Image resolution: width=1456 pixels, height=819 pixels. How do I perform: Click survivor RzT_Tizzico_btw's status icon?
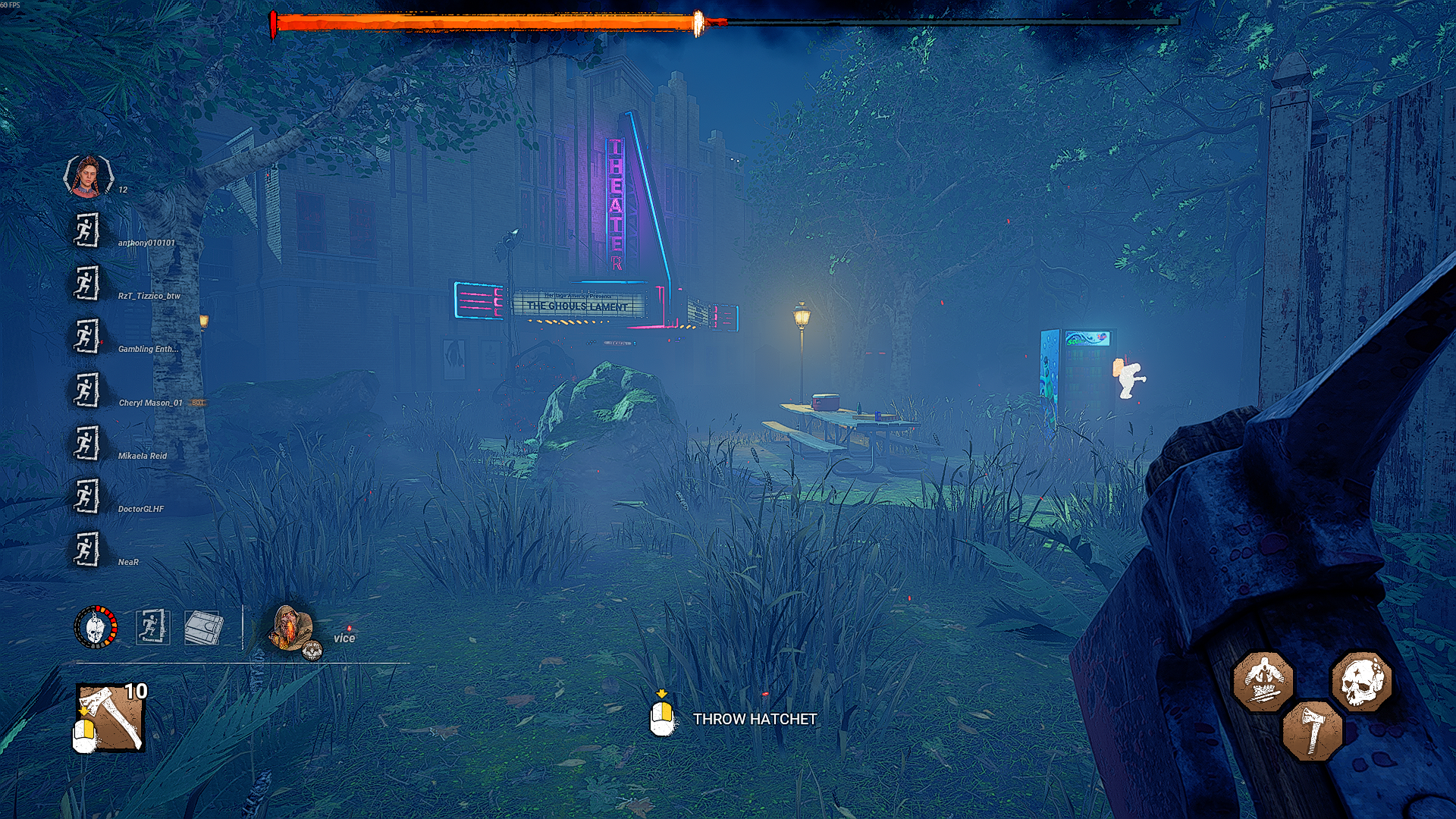[86, 284]
